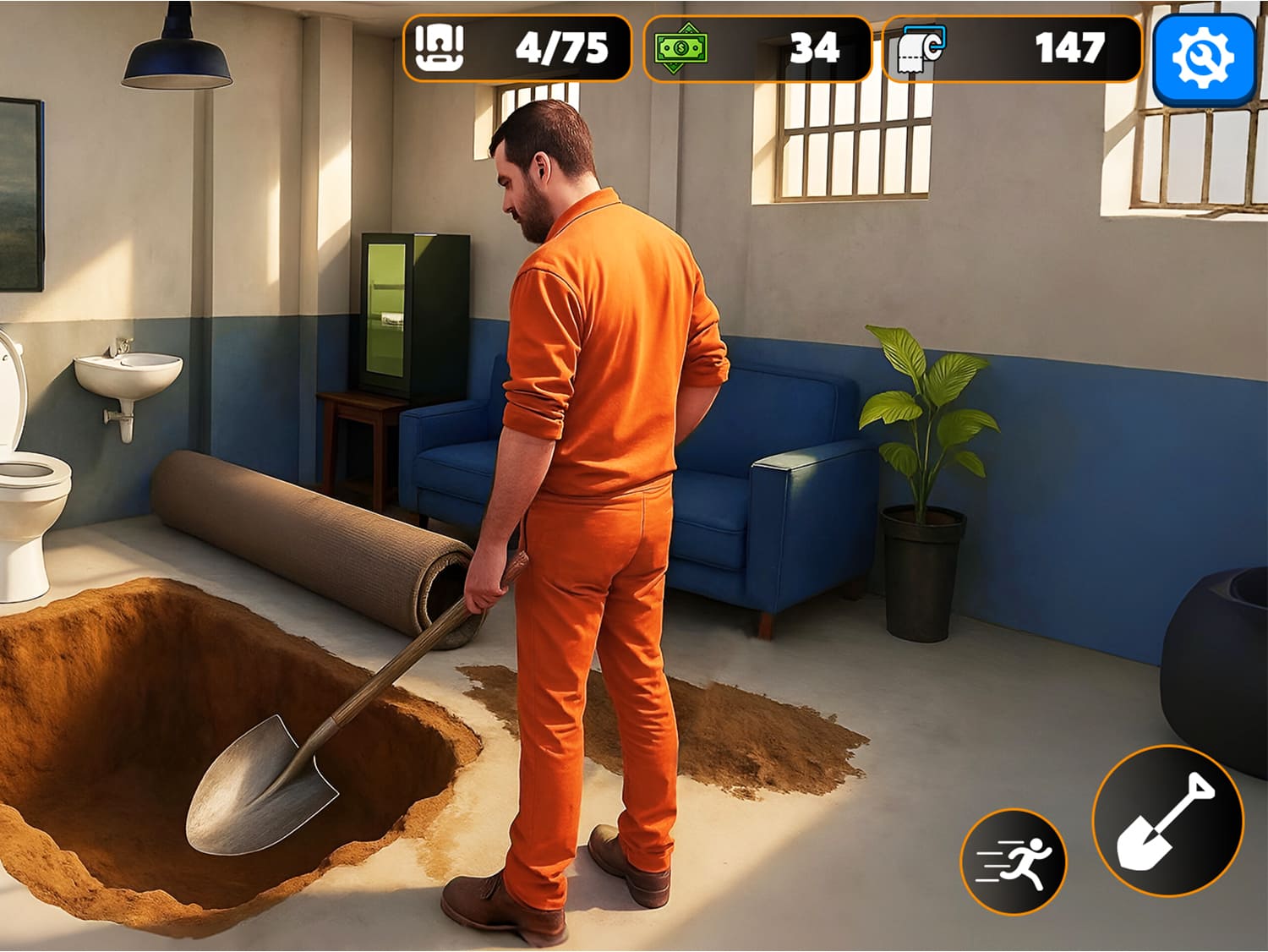Viewport: 1268px width, 952px height.
Task: Open the blue gear settings button
Action: 1204,58
